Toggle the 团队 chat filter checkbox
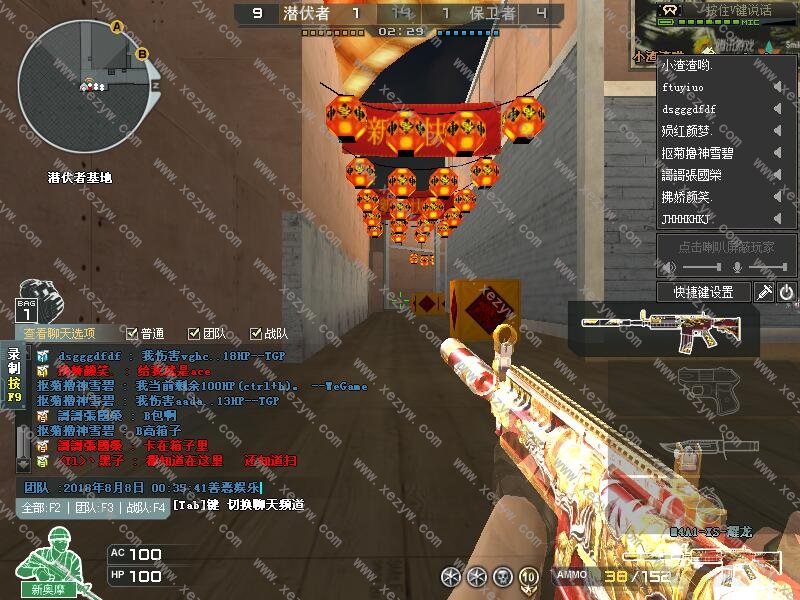This screenshot has height=600, width=800. click(x=194, y=334)
